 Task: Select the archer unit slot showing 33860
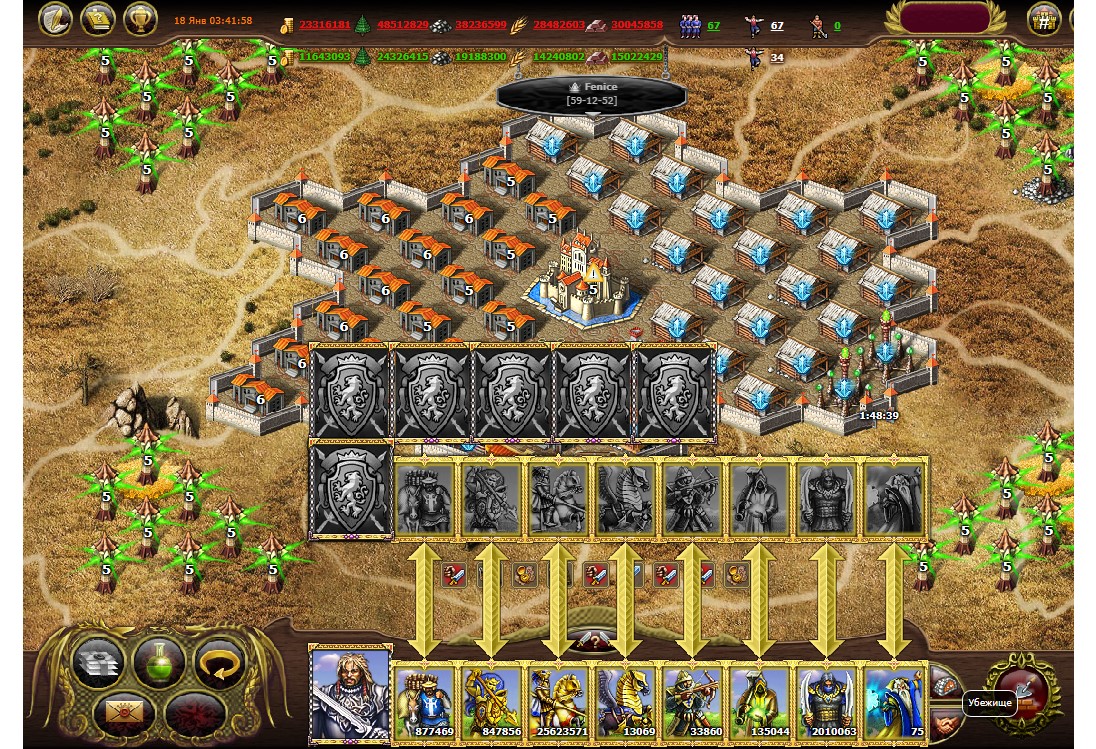[x=692, y=702]
